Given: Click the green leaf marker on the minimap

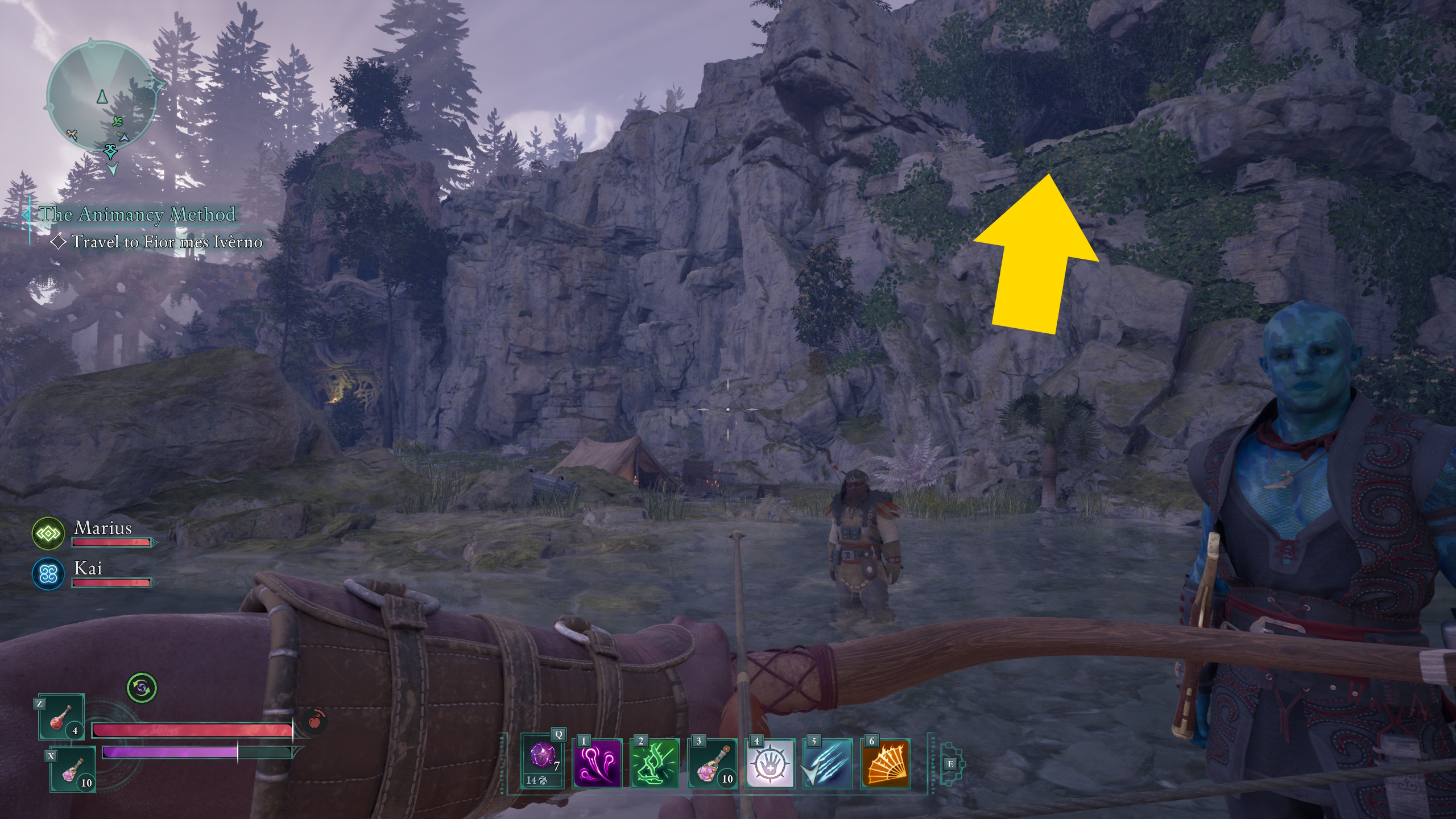Looking at the screenshot, I should [118, 122].
